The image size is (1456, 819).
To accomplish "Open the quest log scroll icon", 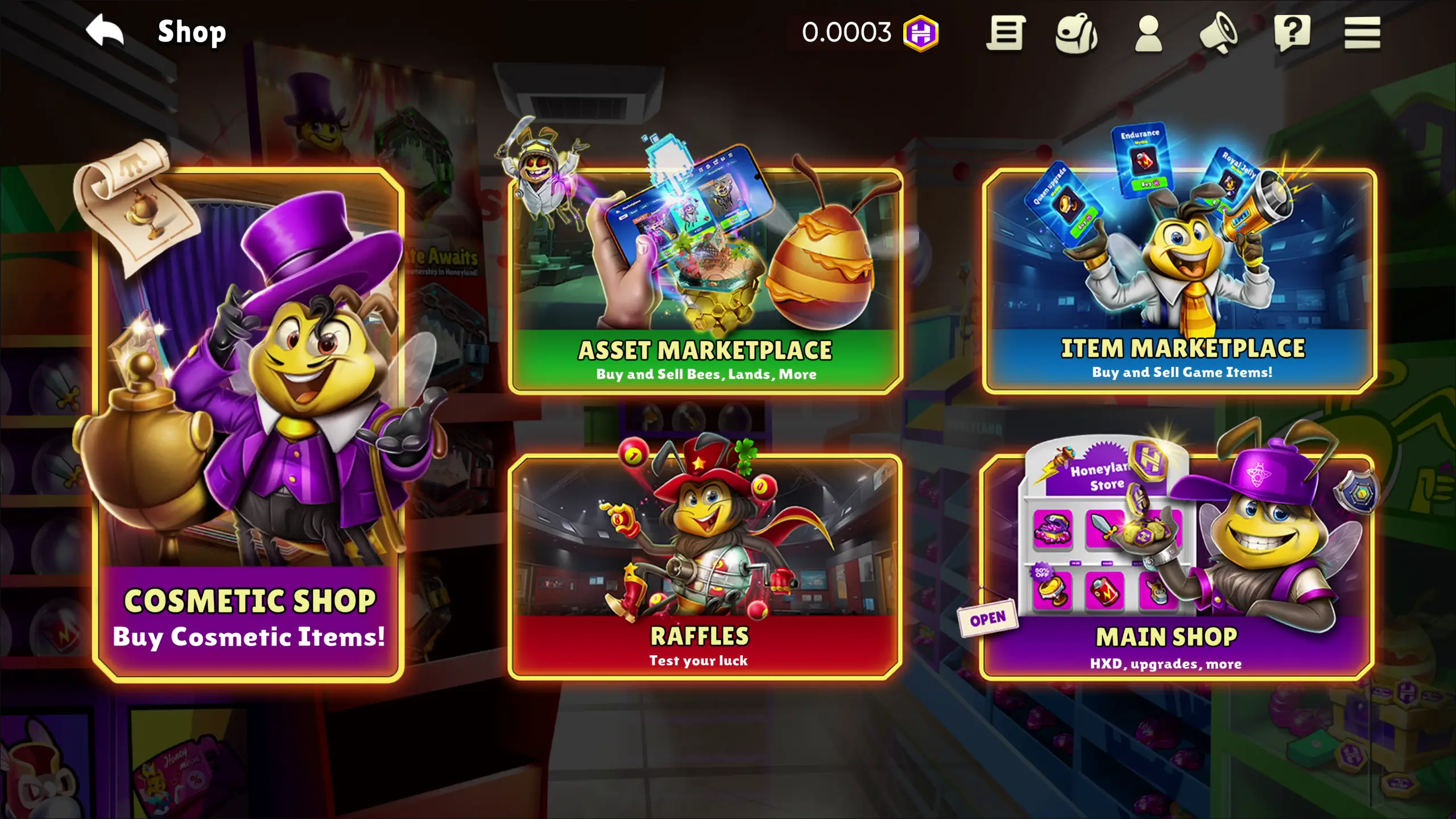I will point(1007,34).
